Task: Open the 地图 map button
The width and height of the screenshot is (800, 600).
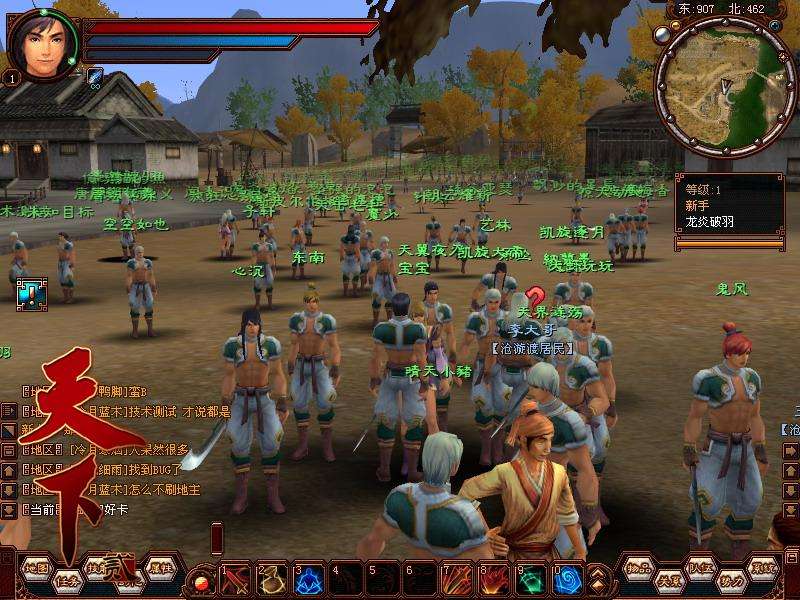Action: [37, 567]
